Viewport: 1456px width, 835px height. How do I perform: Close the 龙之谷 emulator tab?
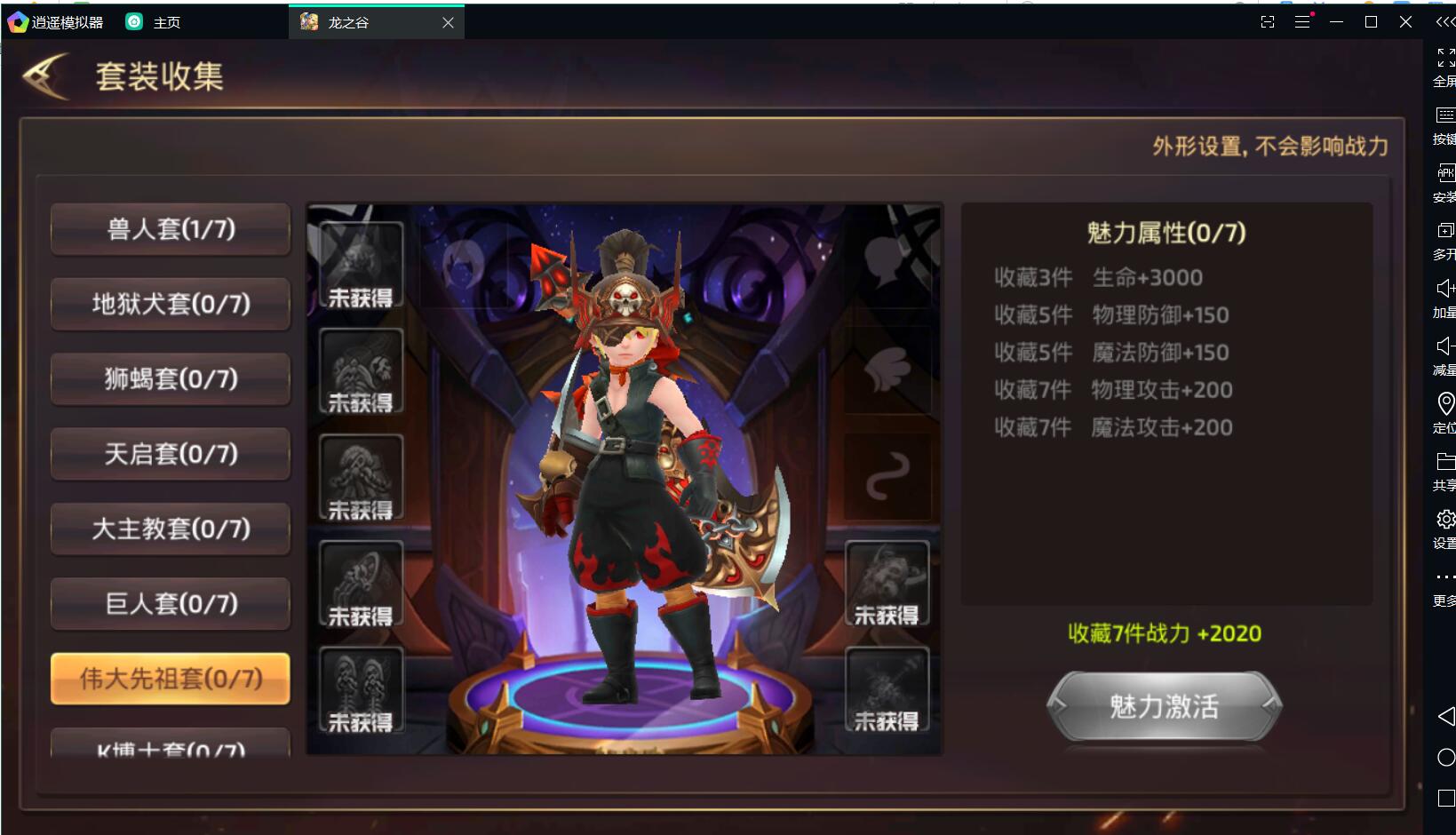(448, 22)
